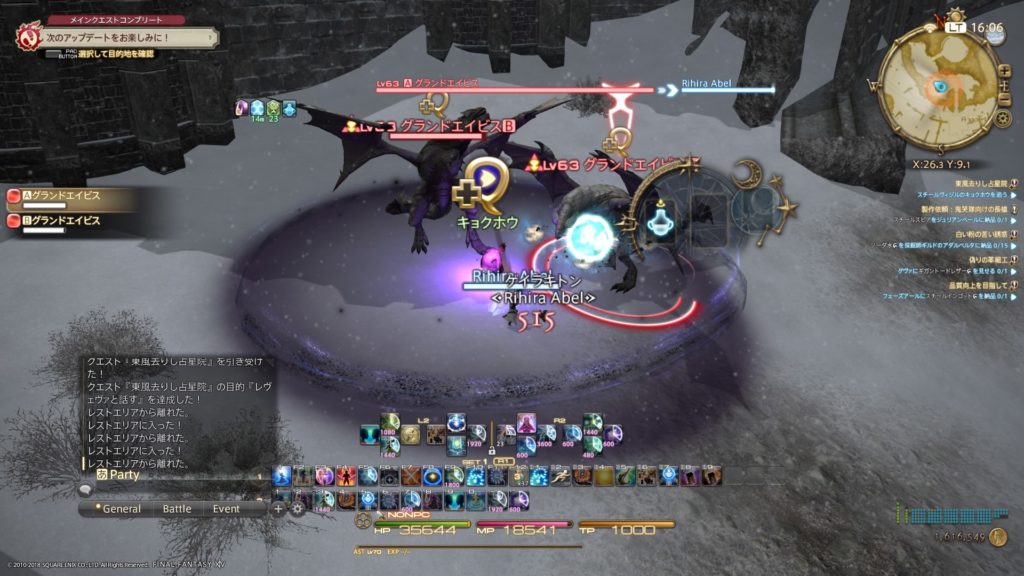
Task: Add a new chat tab with plus button
Action: point(278,508)
